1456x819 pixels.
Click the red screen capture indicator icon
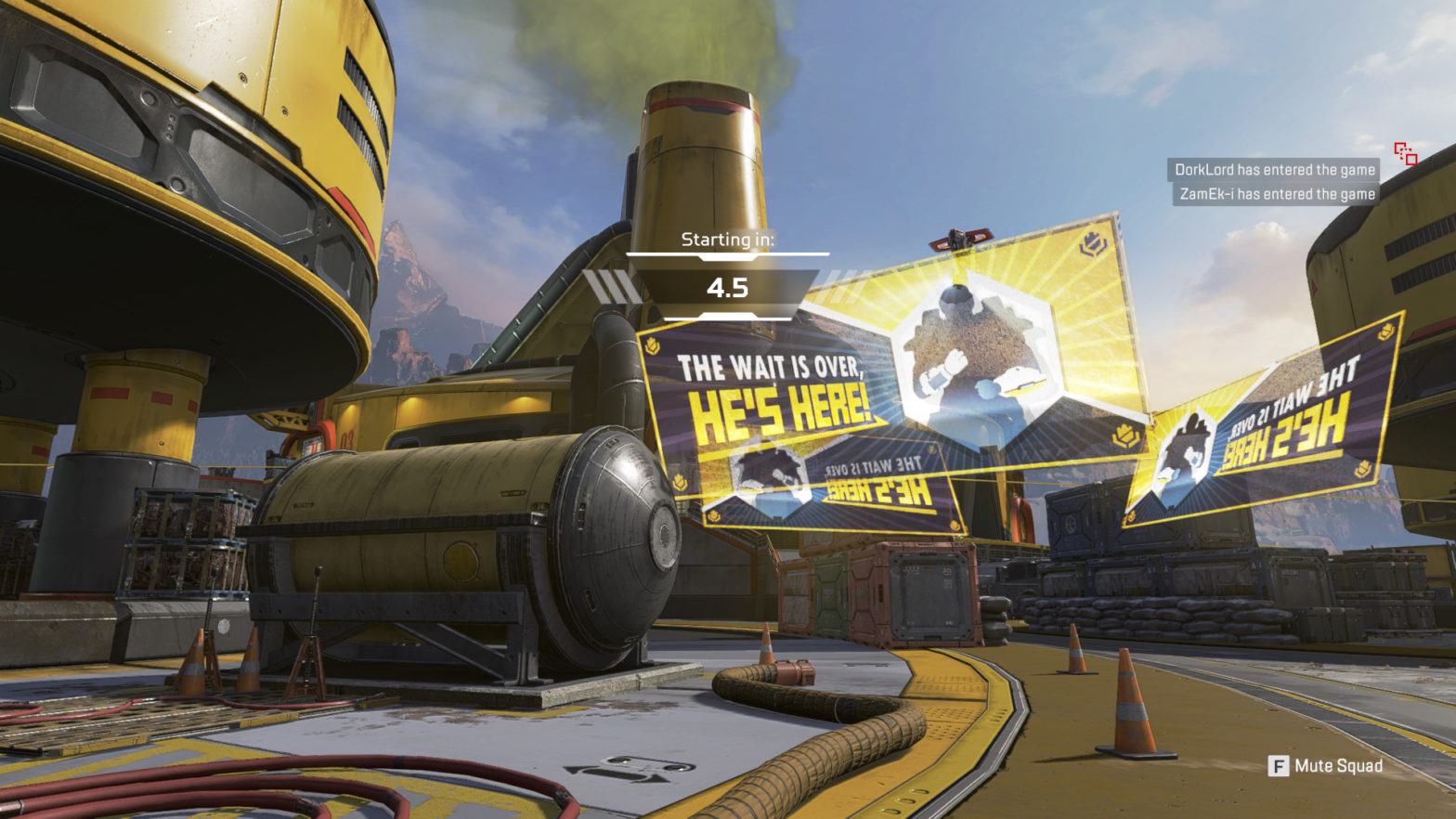coord(1405,154)
